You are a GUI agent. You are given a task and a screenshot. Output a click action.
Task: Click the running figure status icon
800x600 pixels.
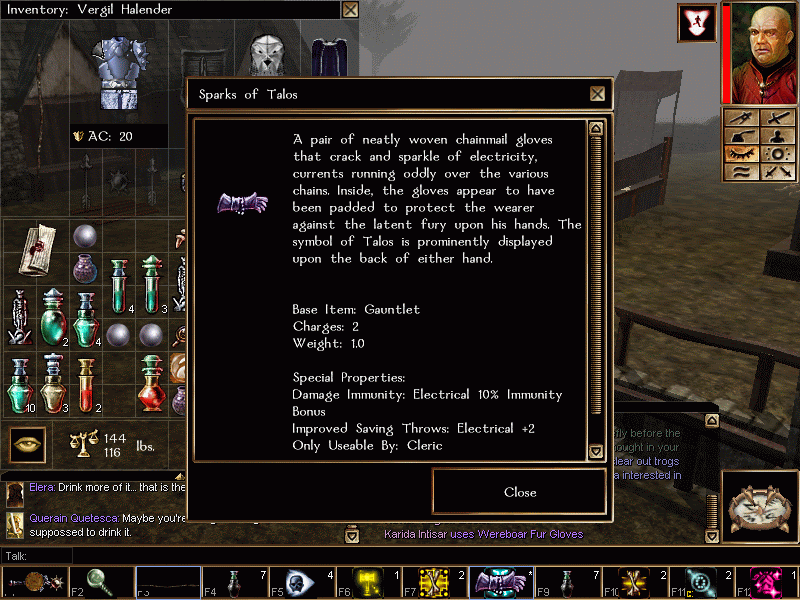point(696,23)
